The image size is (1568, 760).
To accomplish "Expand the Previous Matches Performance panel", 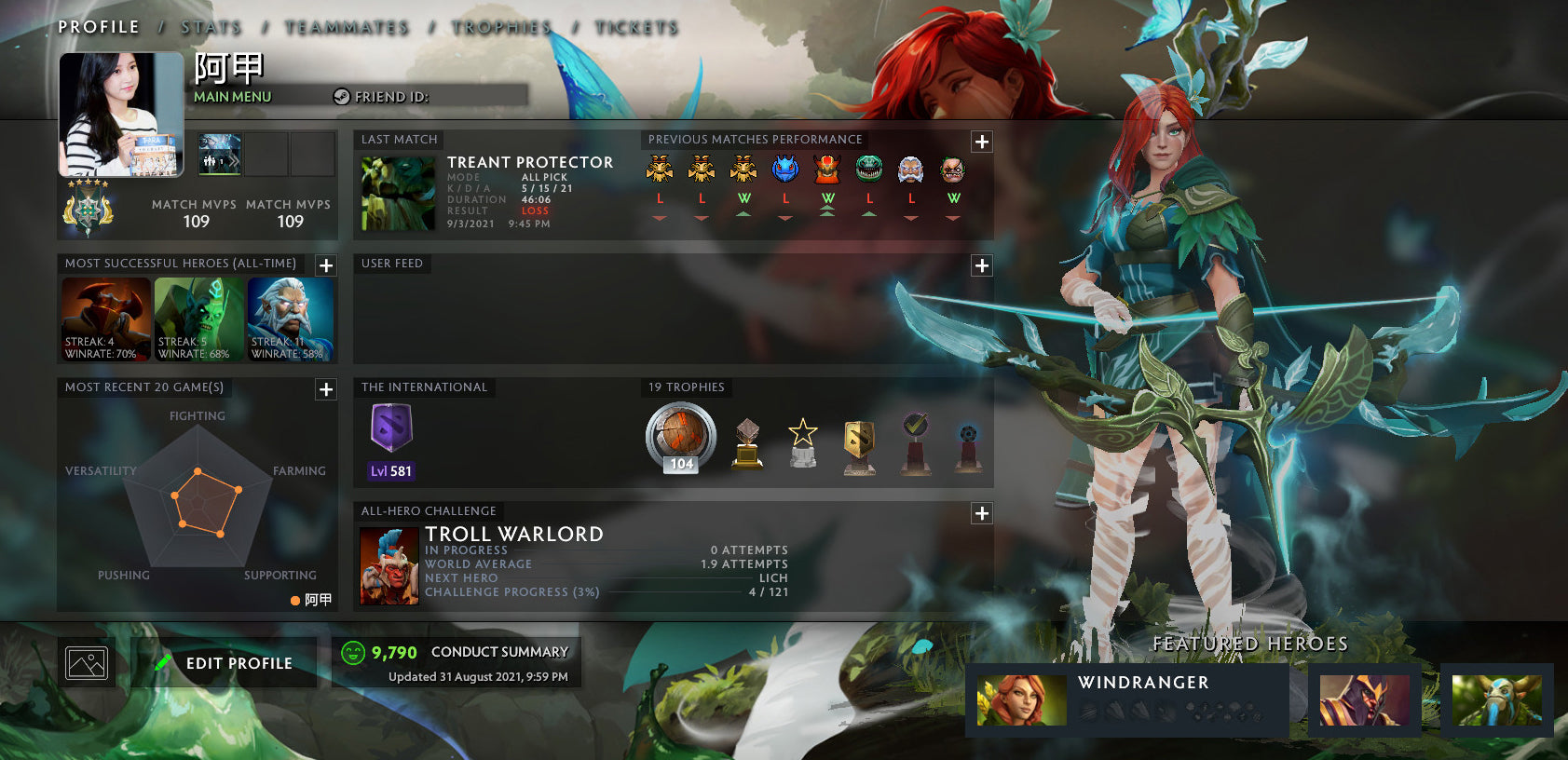I will (981, 142).
